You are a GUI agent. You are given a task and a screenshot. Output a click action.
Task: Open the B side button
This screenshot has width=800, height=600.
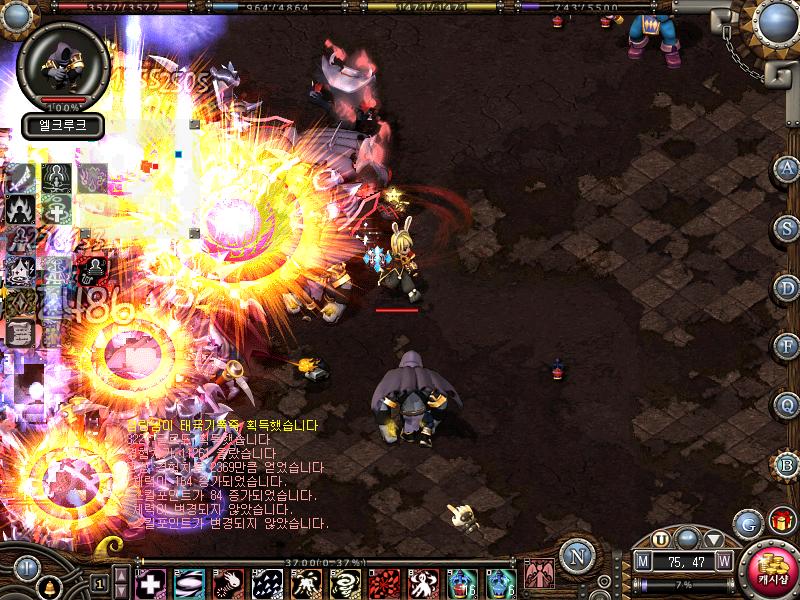coord(787,465)
